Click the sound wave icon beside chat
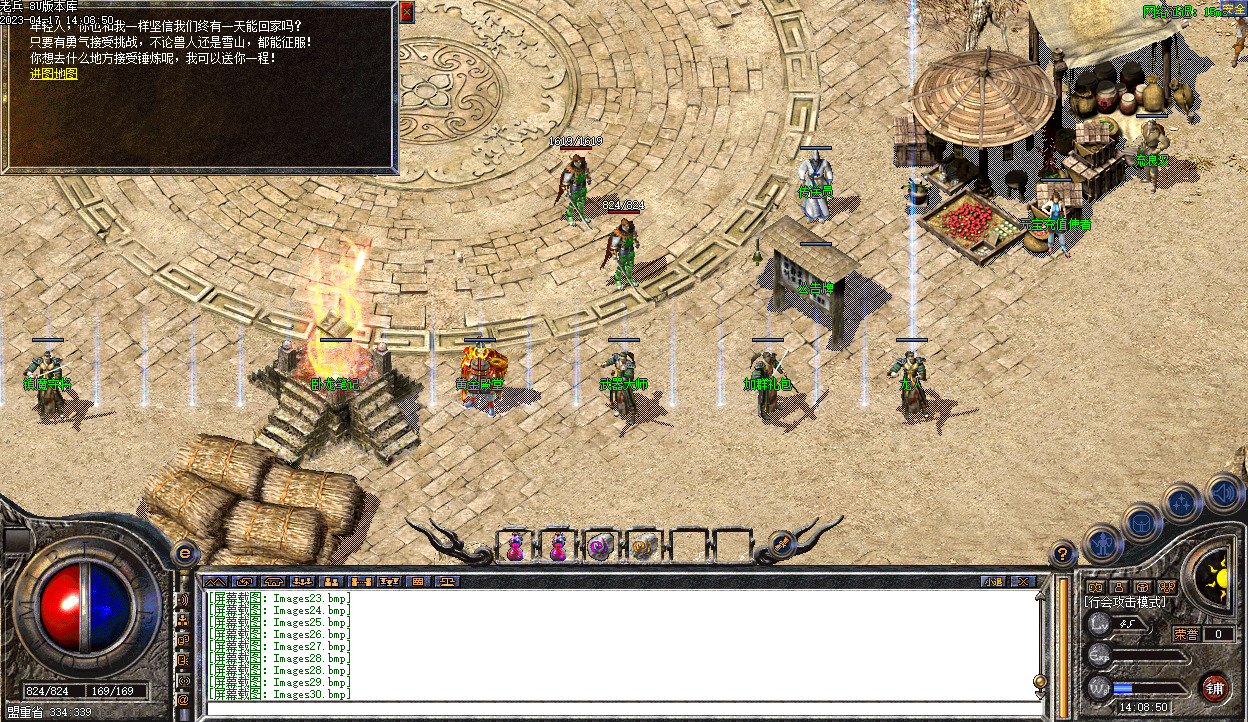Viewport: 1248px width, 722px height. 183,600
